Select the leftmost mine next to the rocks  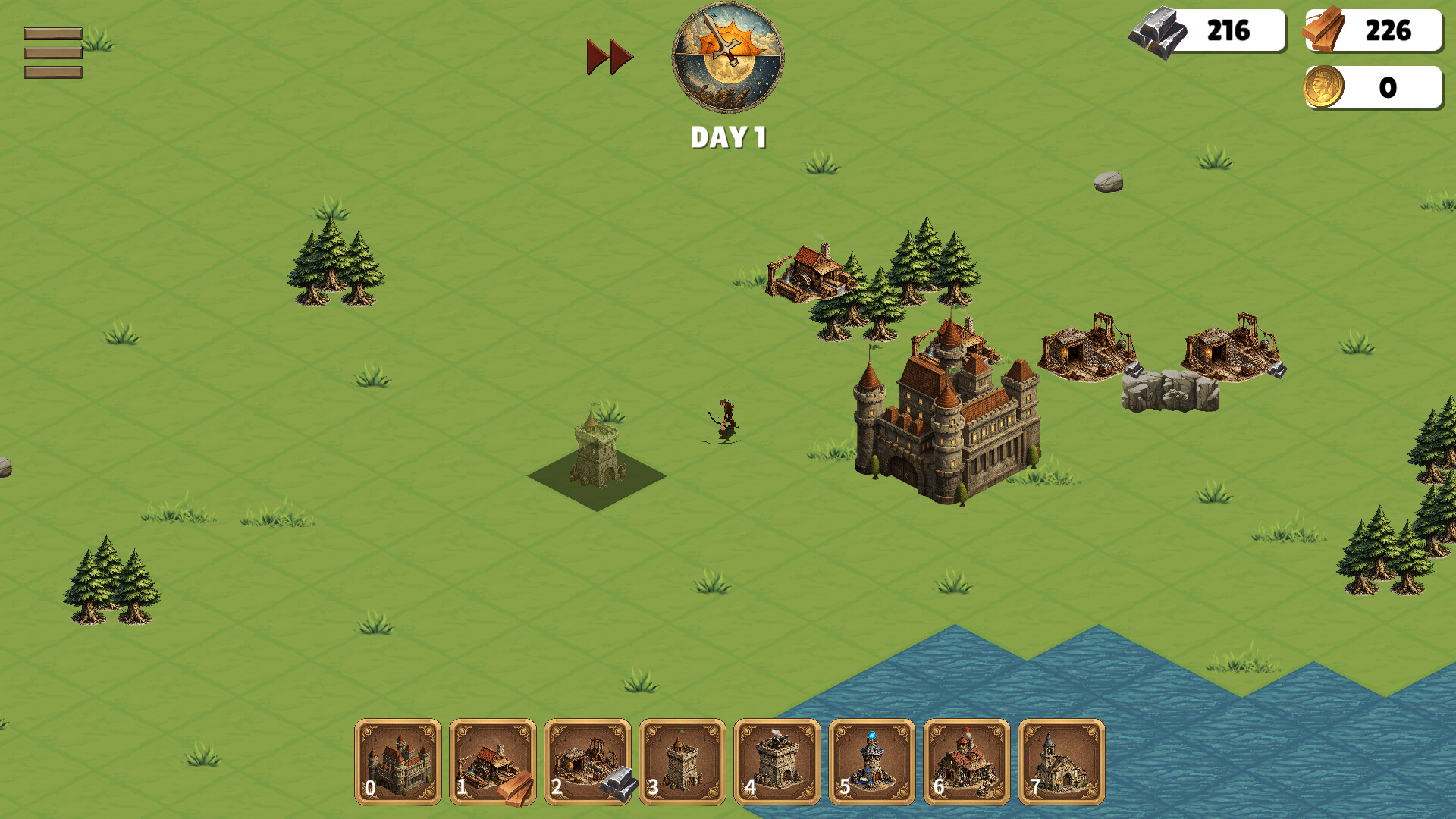click(x=1088, y=349)
